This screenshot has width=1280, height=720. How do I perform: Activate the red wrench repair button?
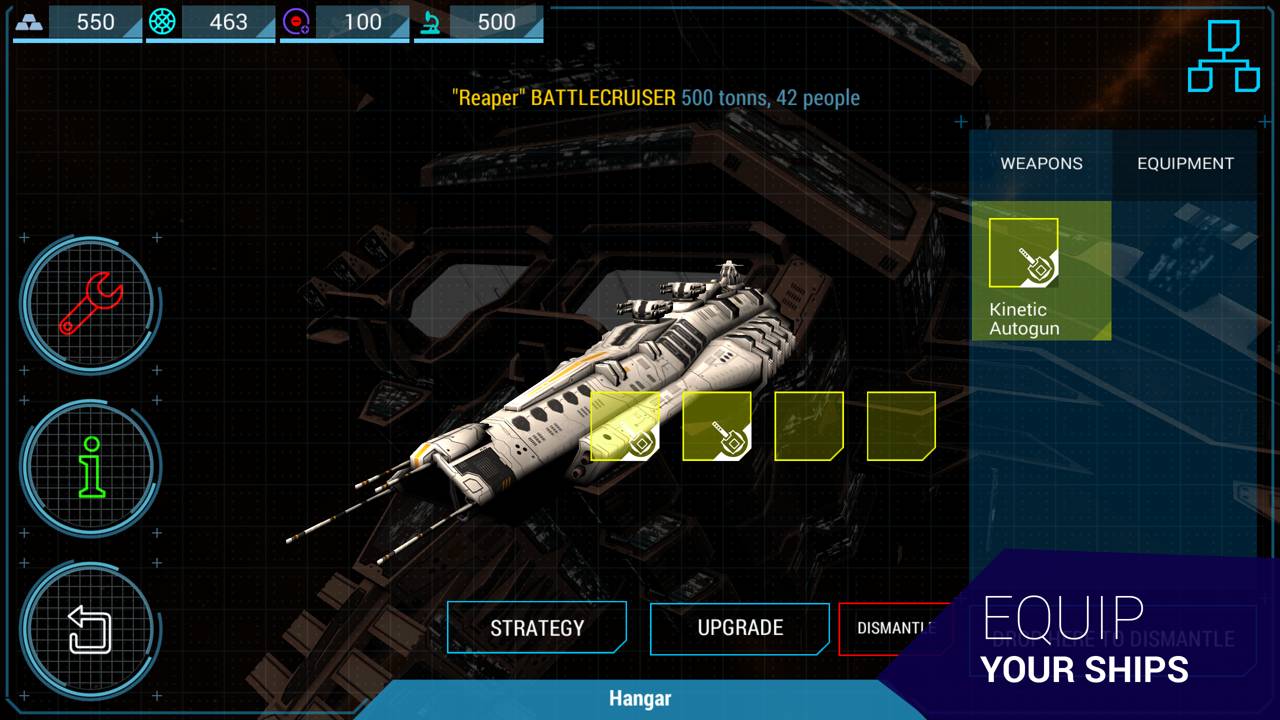pyautogui.click(x=90, y=303)
